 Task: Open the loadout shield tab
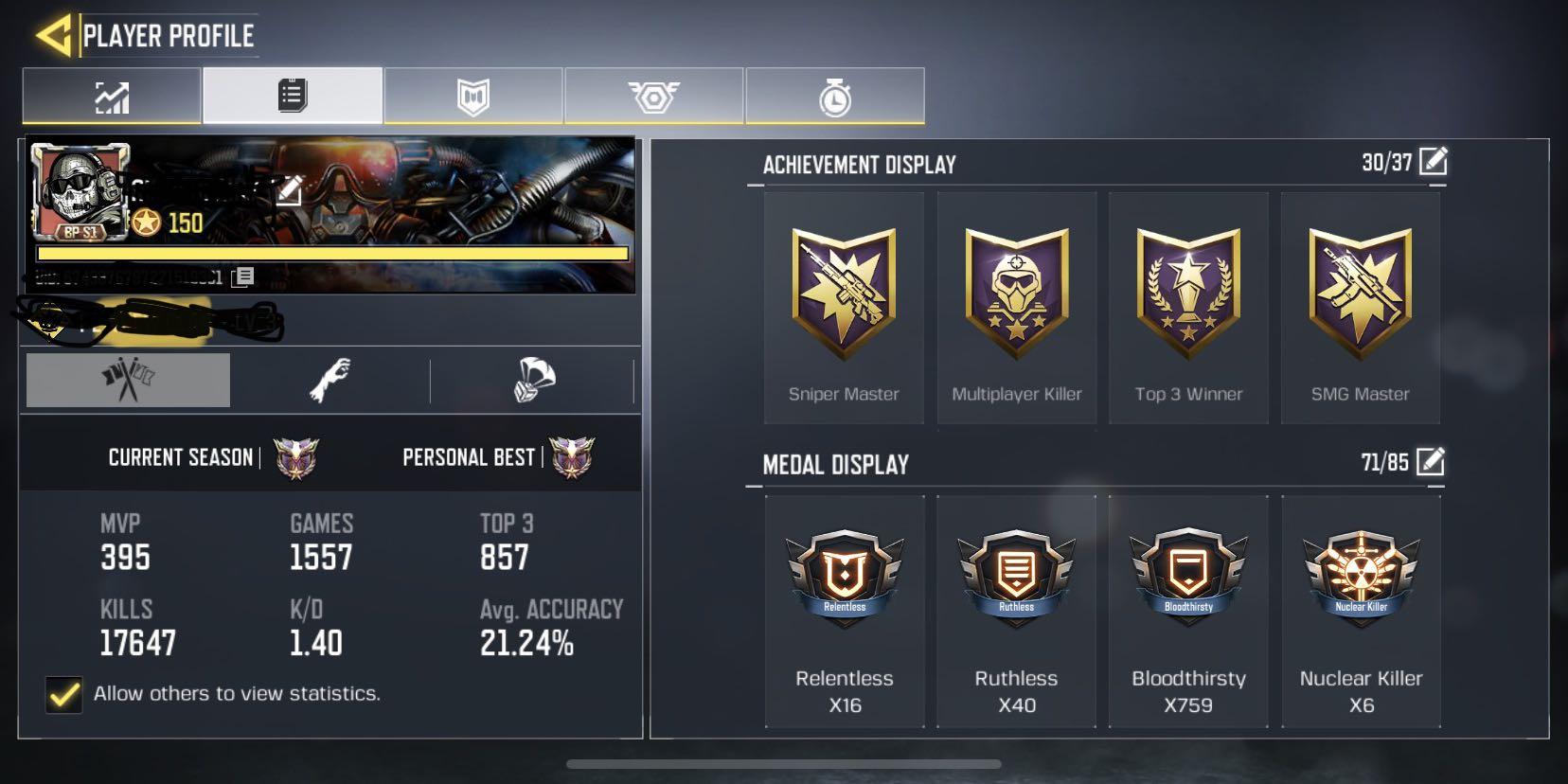click(x=473, y=94)
